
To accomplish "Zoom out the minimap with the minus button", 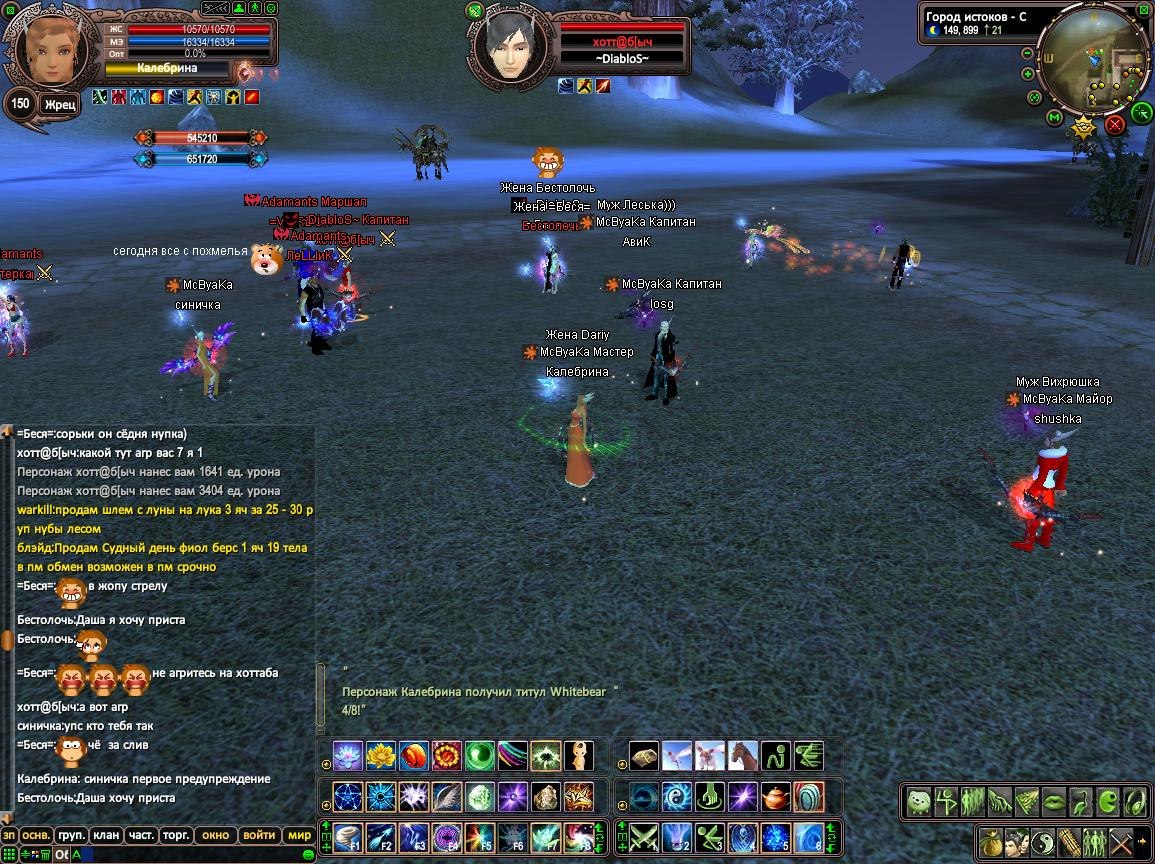I will point(1028,54).
